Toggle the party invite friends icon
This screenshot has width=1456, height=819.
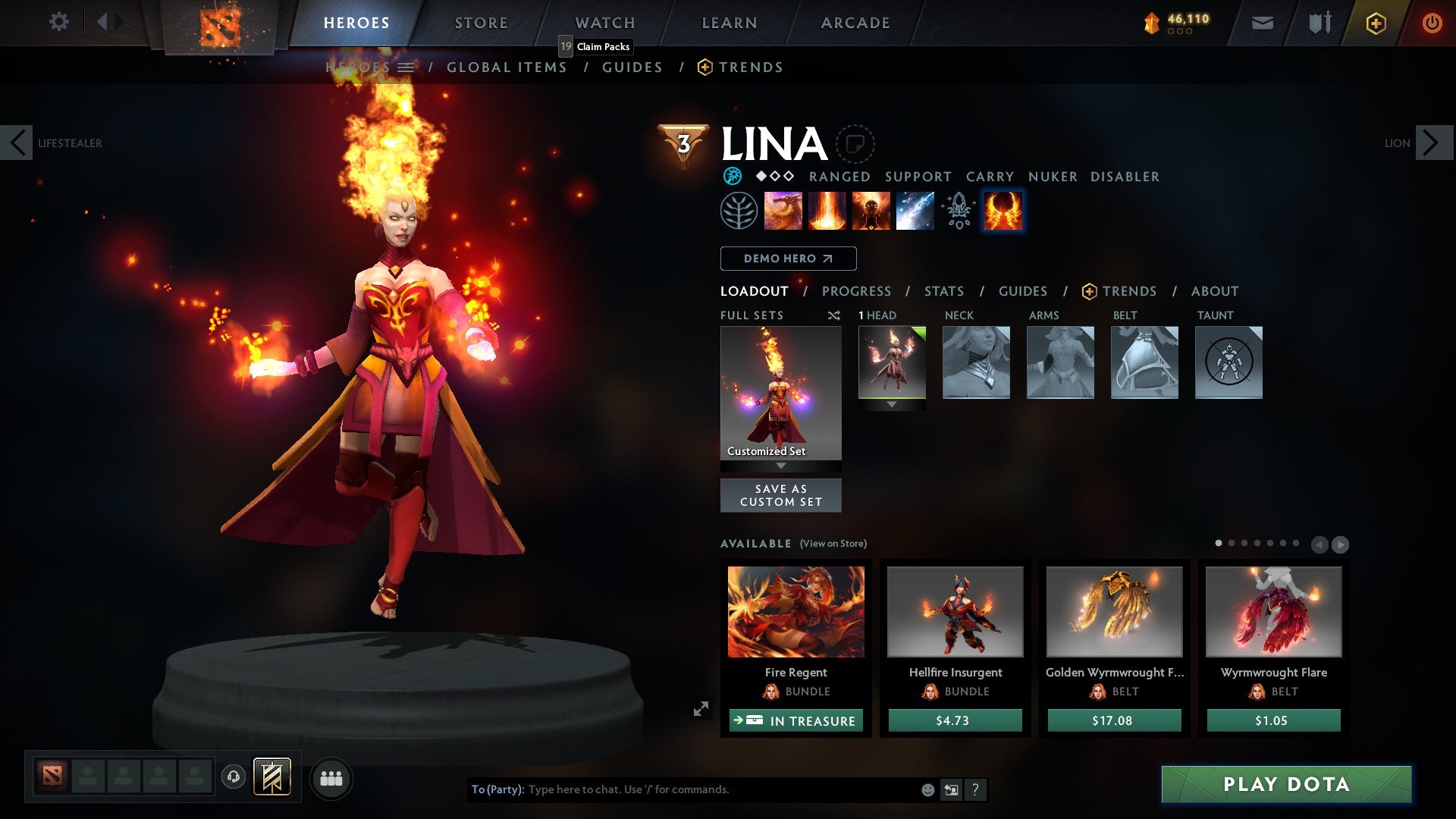[x=331, y=778]
